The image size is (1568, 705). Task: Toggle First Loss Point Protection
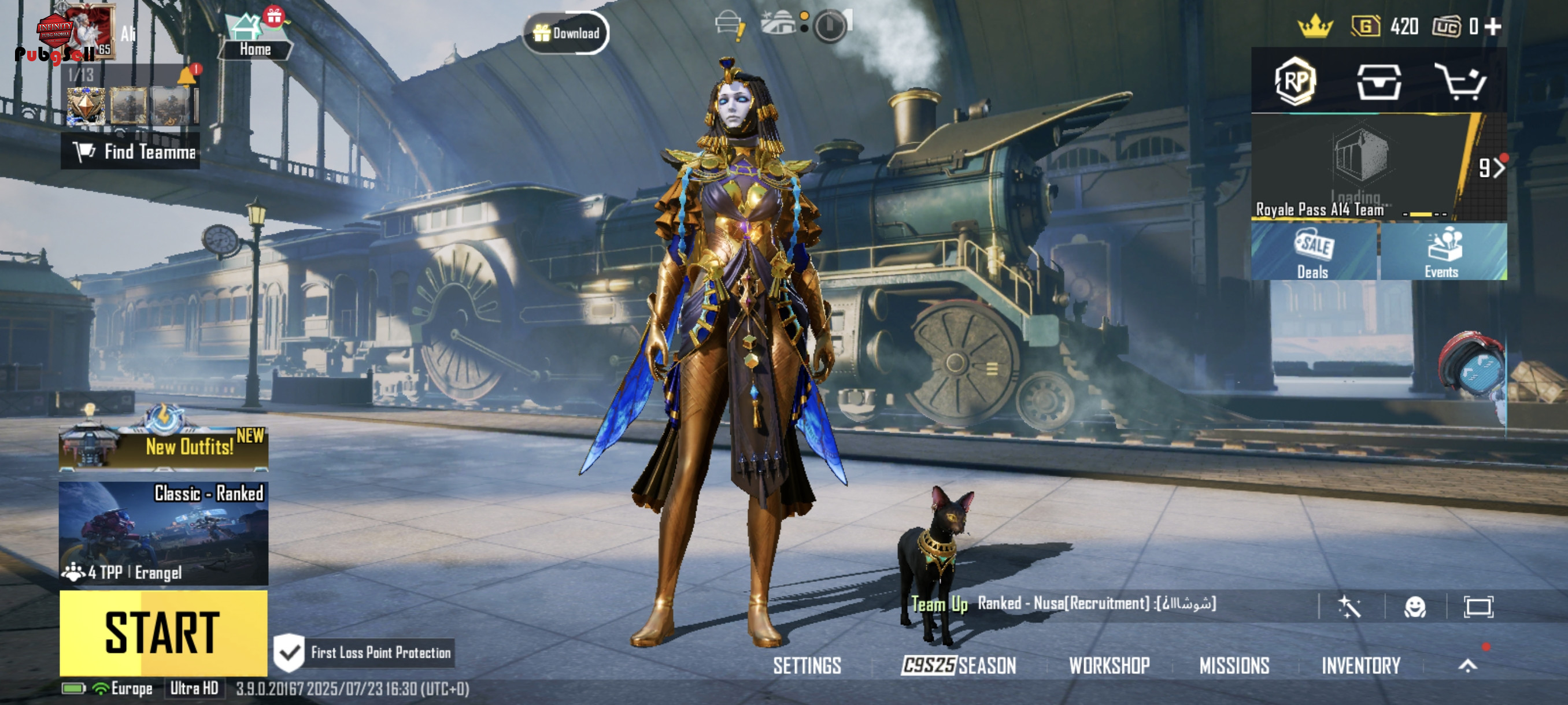coord(289,652)
